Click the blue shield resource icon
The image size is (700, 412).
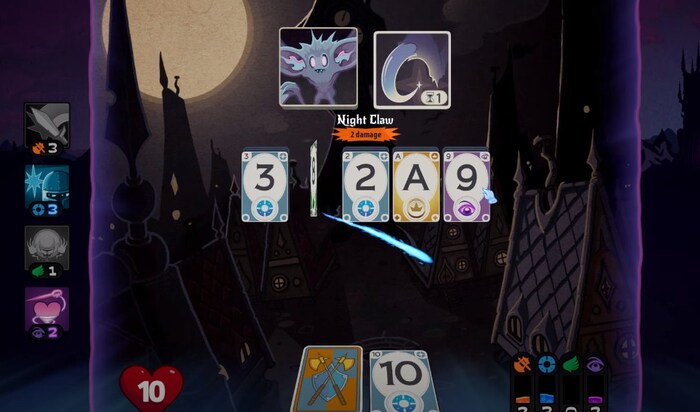click(546, 366)
